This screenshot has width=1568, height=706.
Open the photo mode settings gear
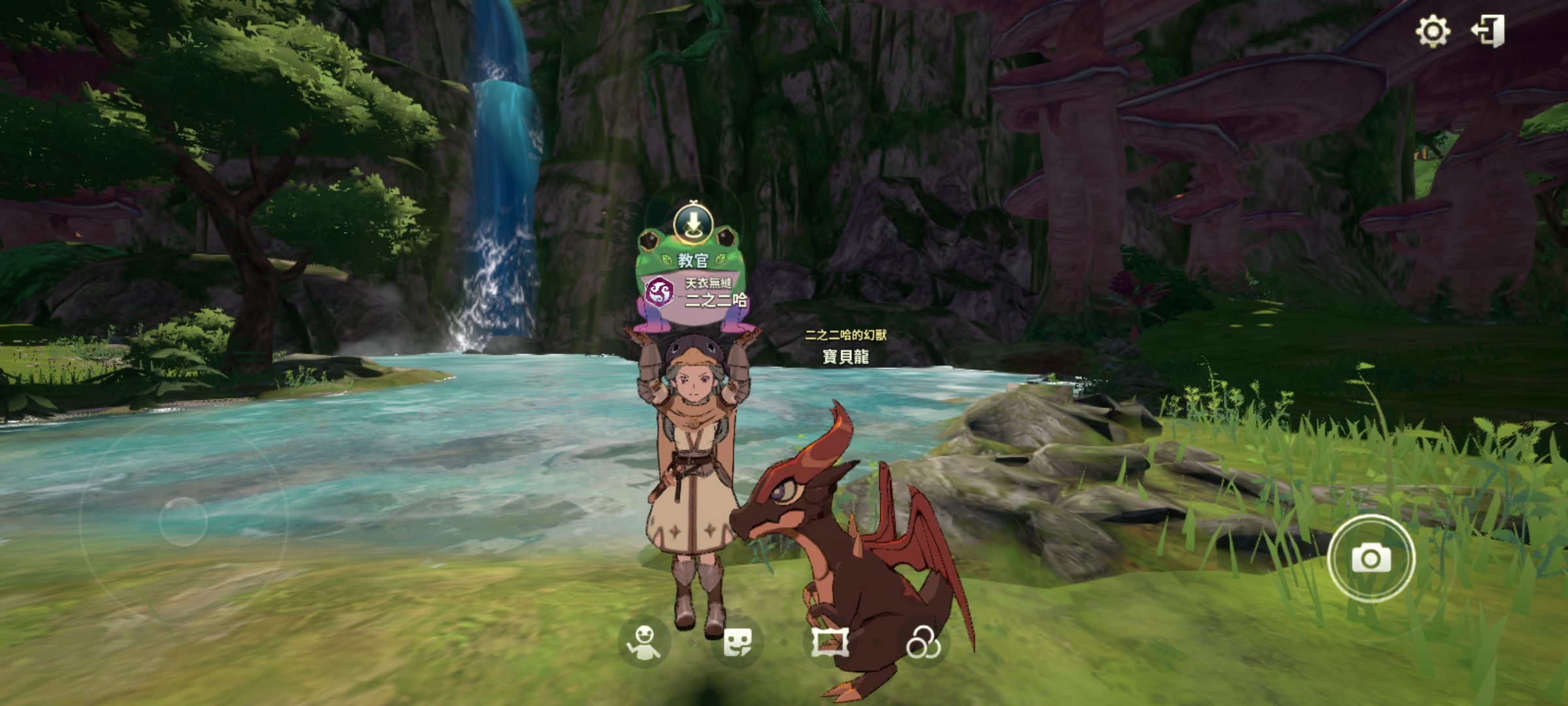(x=1433, y=31)
